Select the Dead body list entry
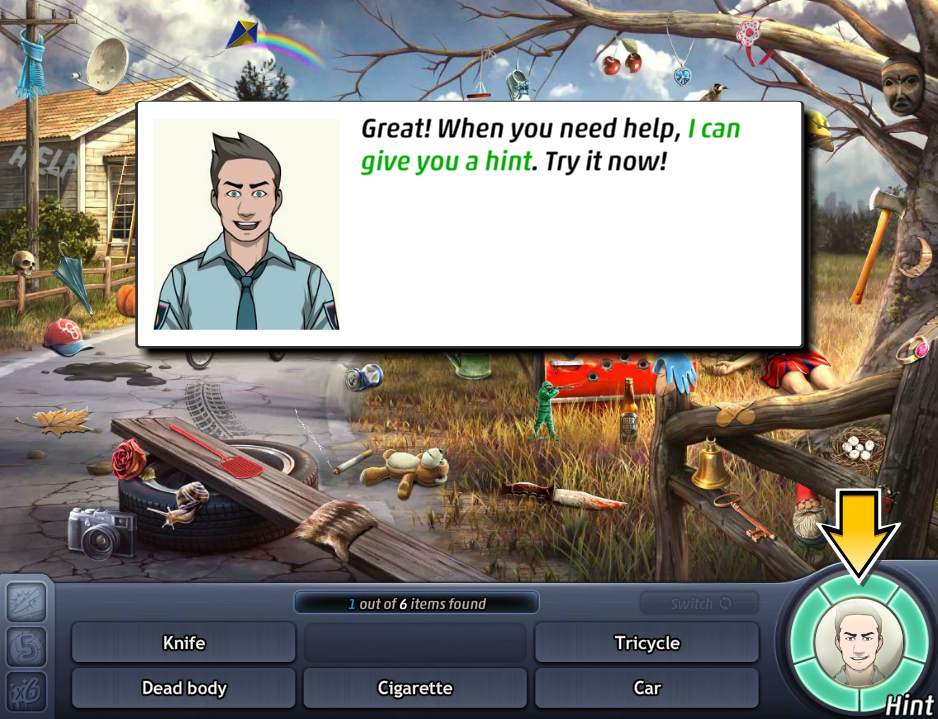Screen dimensions: 938x719 (184, 688)
